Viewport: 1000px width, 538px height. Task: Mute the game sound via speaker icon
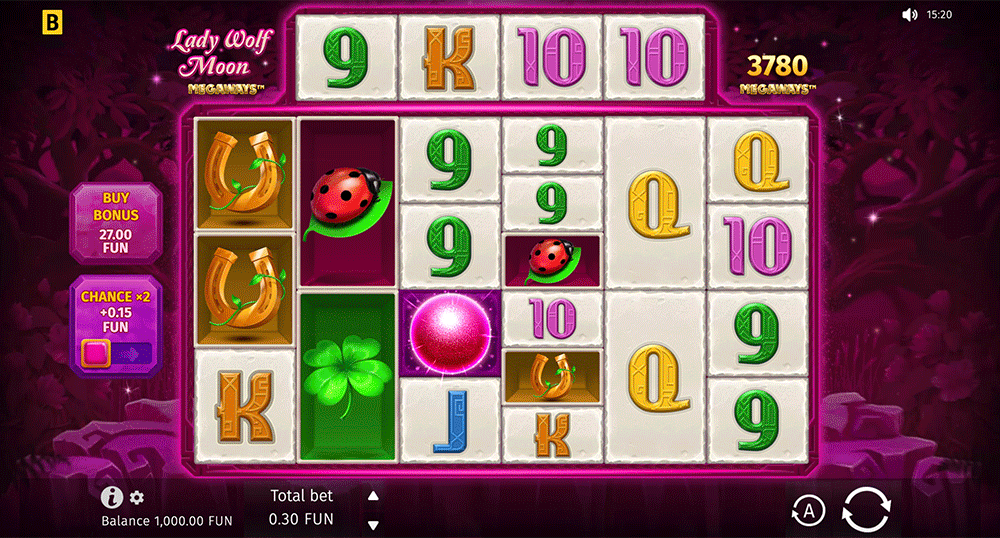(x=909, y=15)
